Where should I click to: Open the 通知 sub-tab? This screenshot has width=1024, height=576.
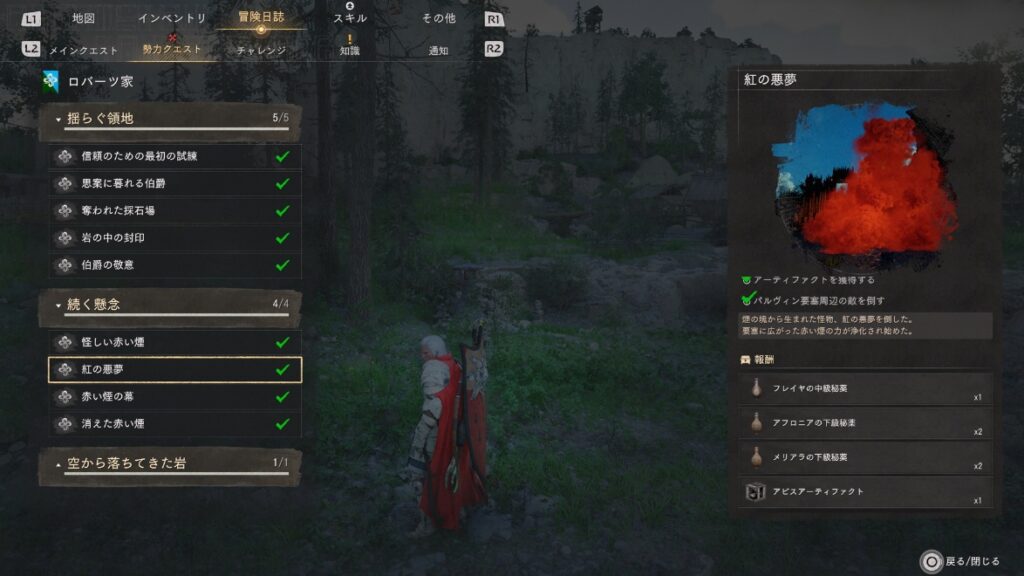438,49
